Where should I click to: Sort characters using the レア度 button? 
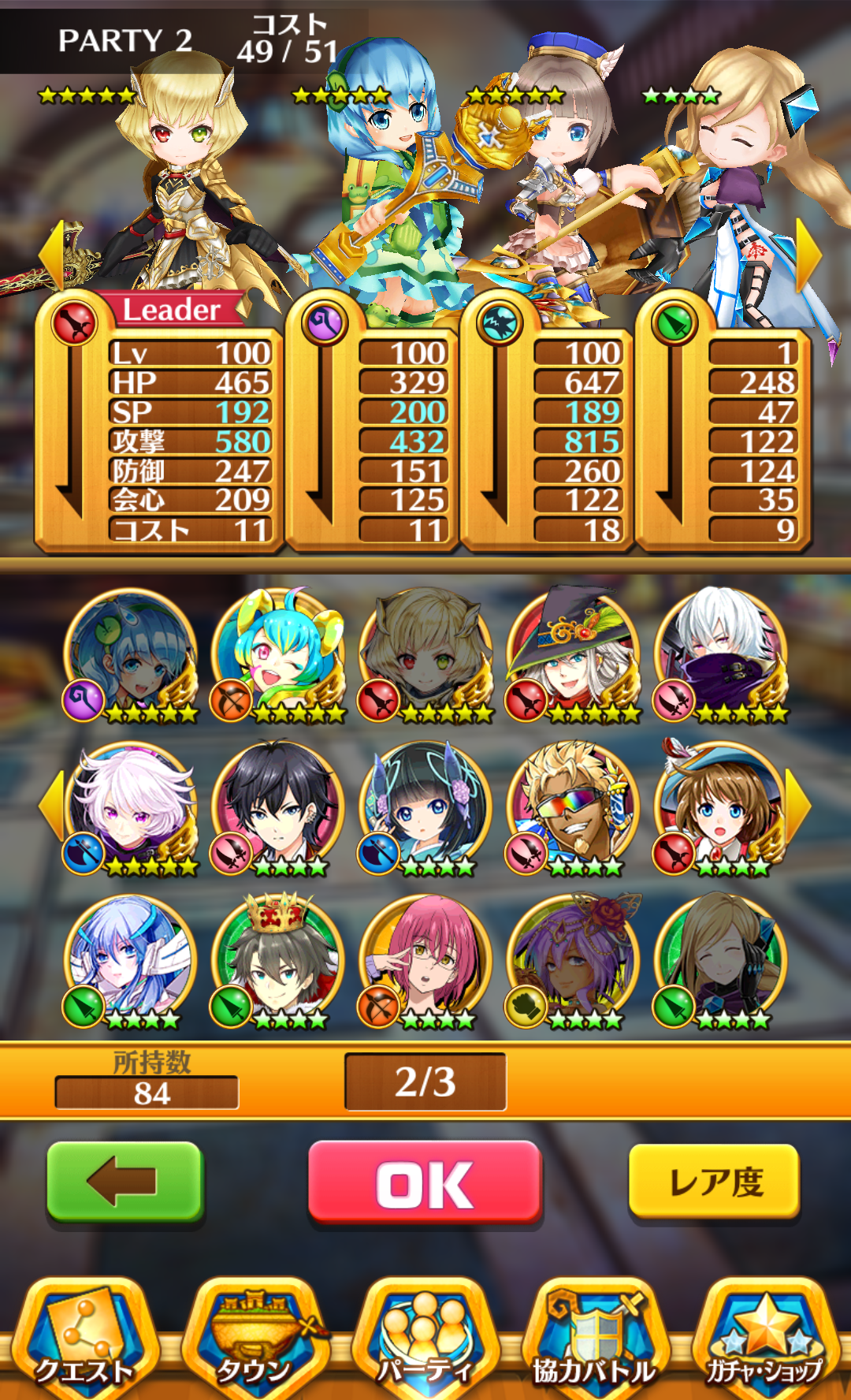tap(714, 1182)
